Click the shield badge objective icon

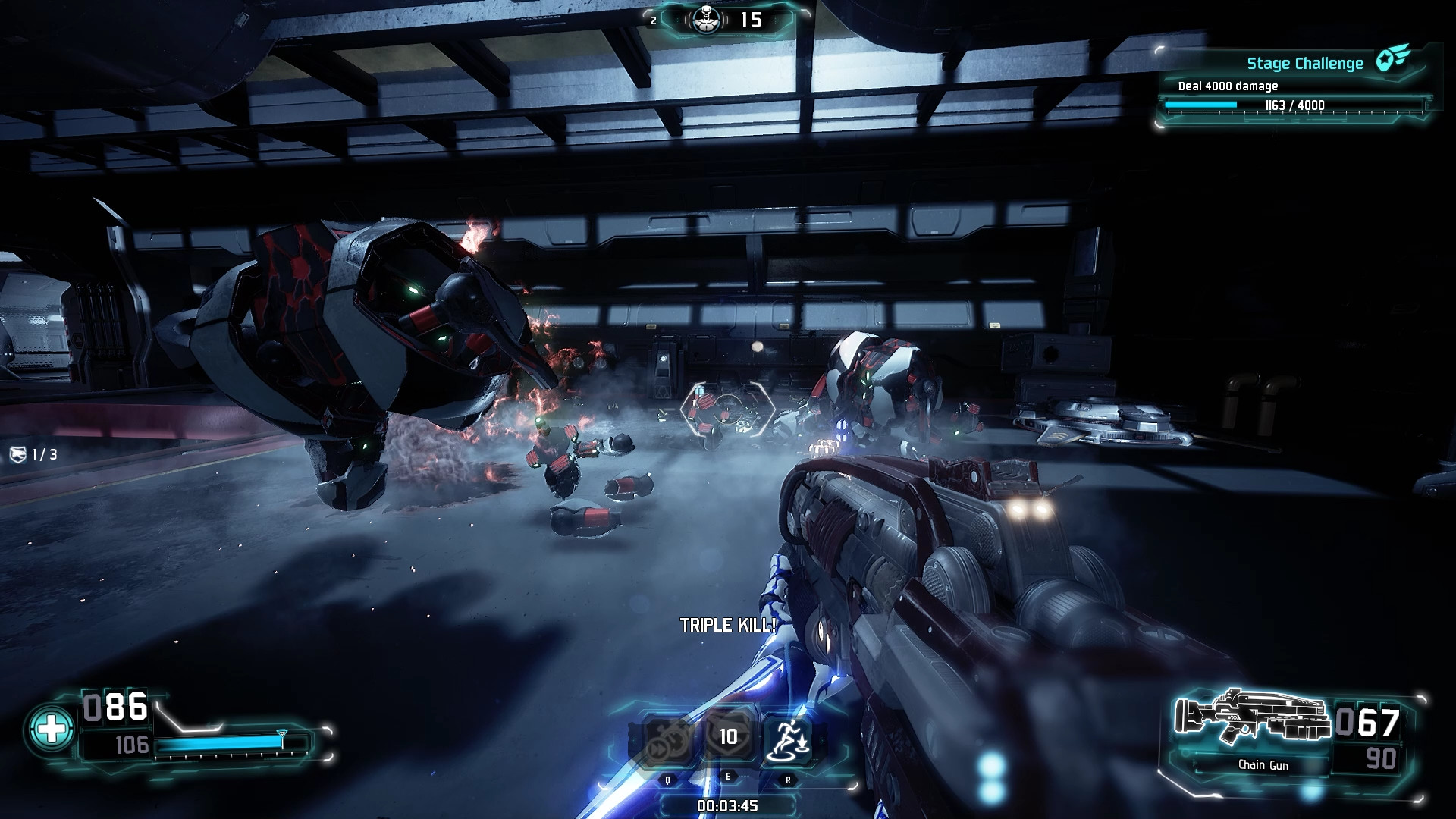[18, 454]
